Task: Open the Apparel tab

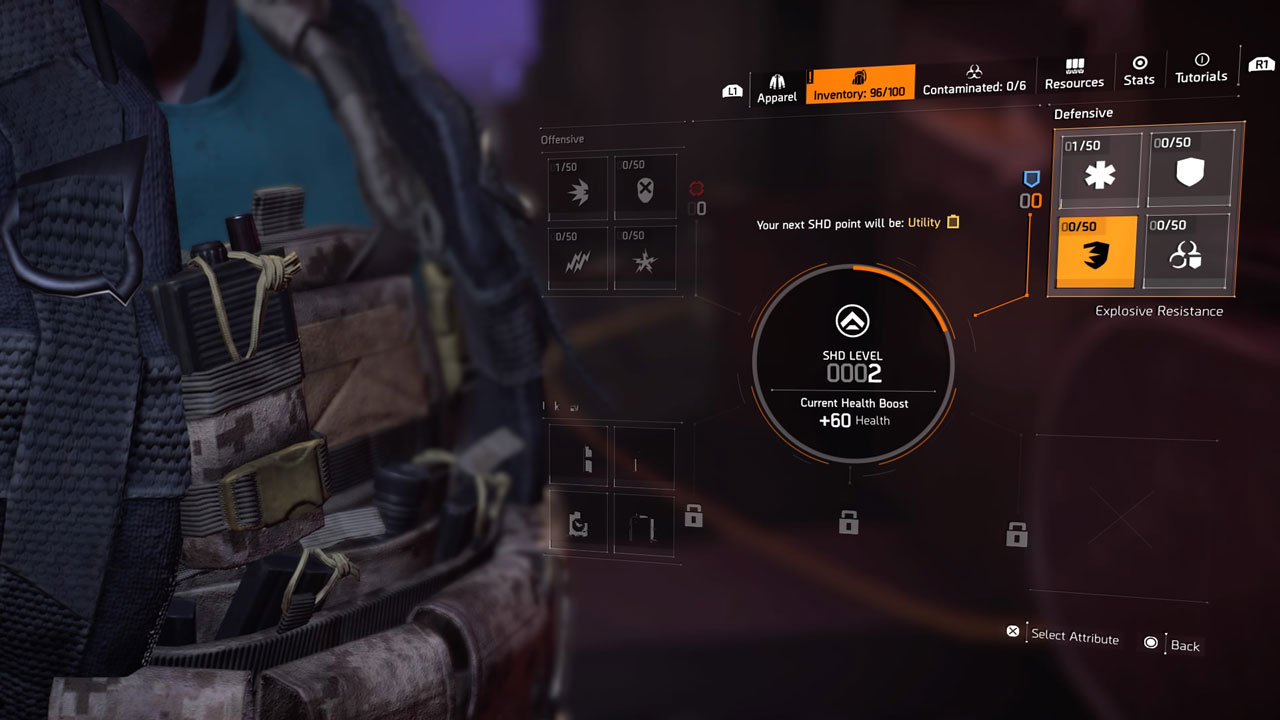Action: (x=776, y=87)
